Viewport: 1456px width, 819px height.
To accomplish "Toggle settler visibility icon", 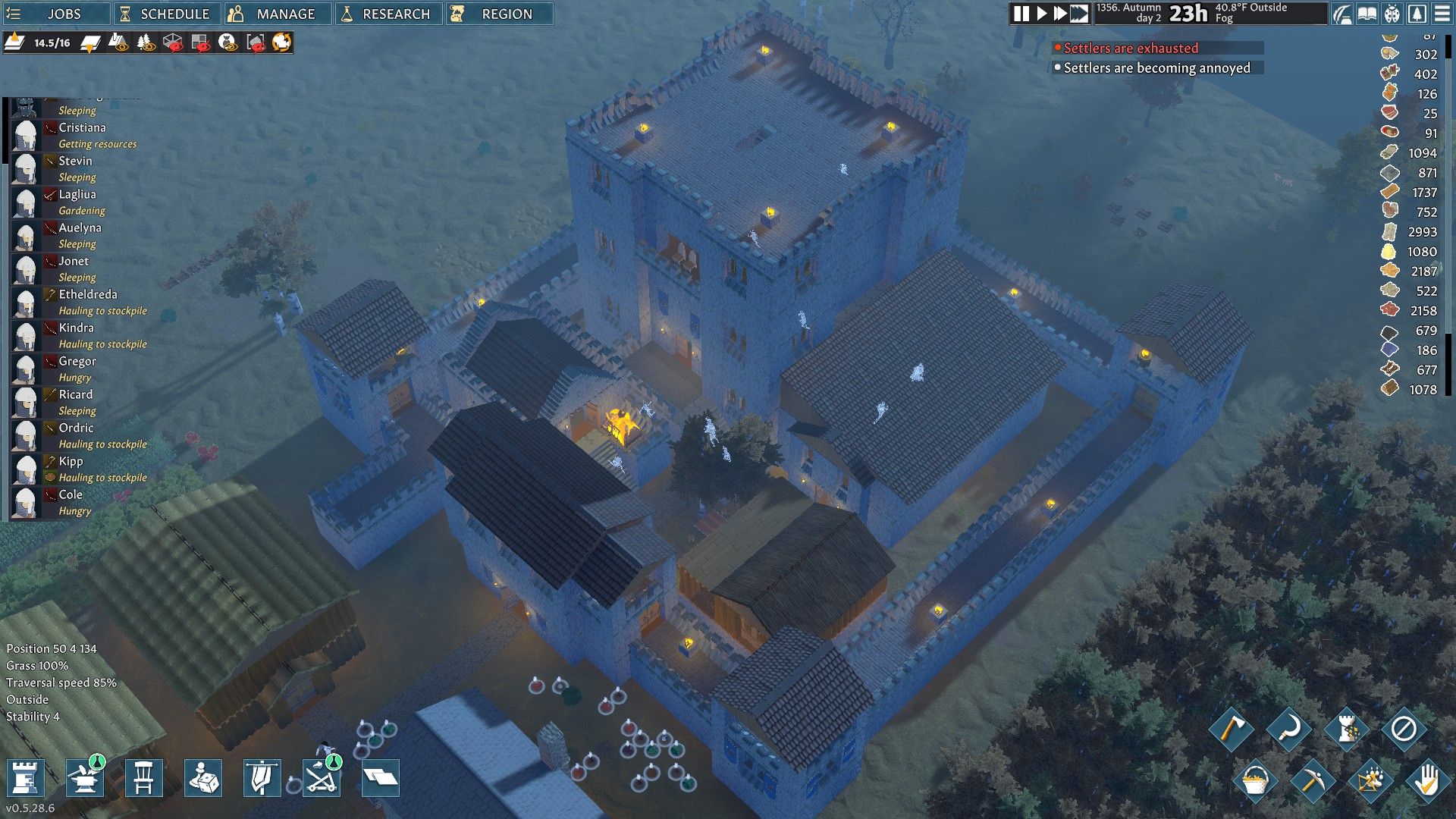I will 226,43.
